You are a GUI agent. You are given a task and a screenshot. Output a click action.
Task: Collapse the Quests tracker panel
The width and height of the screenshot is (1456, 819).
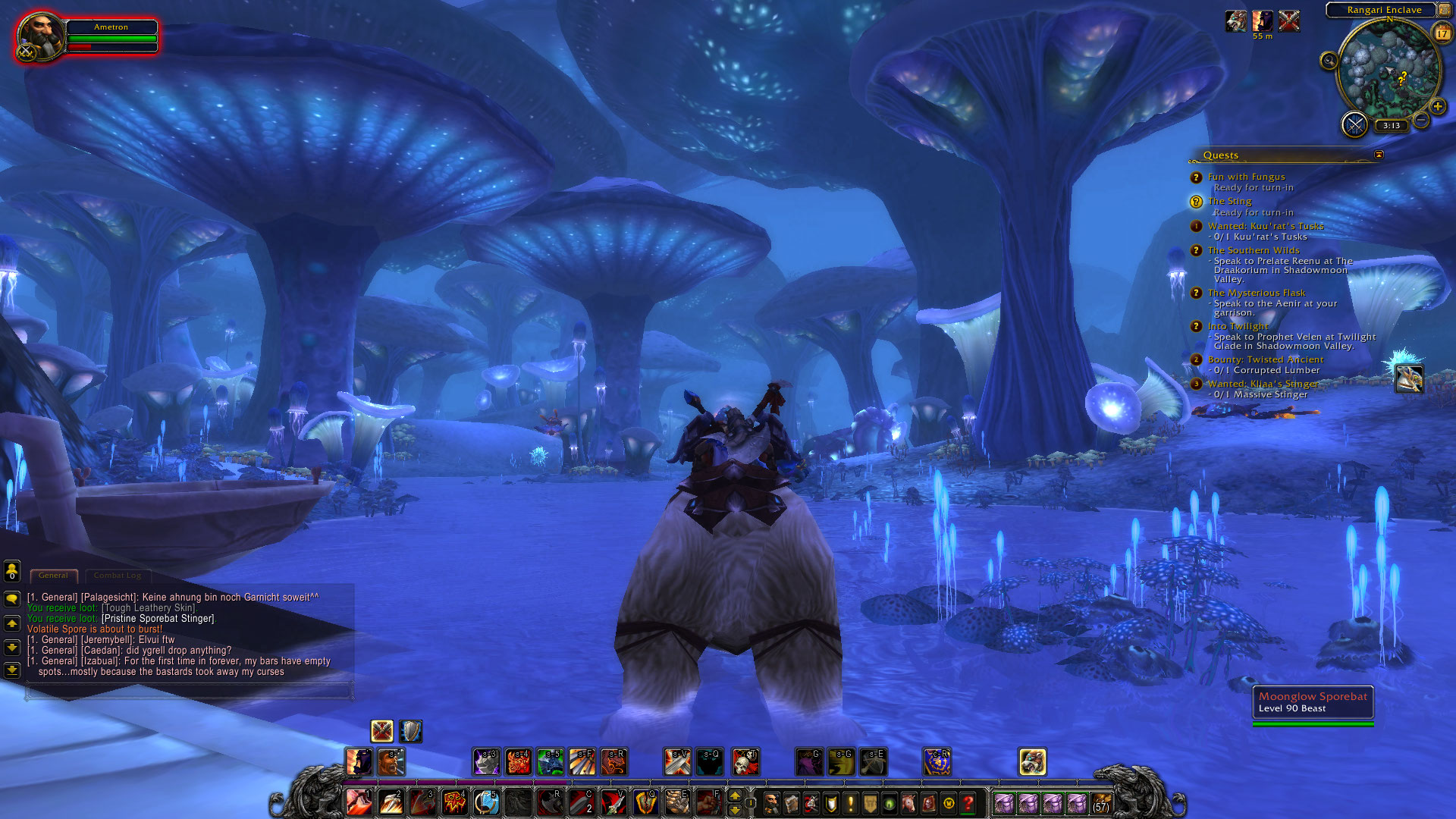click(x=1379, y=155)
